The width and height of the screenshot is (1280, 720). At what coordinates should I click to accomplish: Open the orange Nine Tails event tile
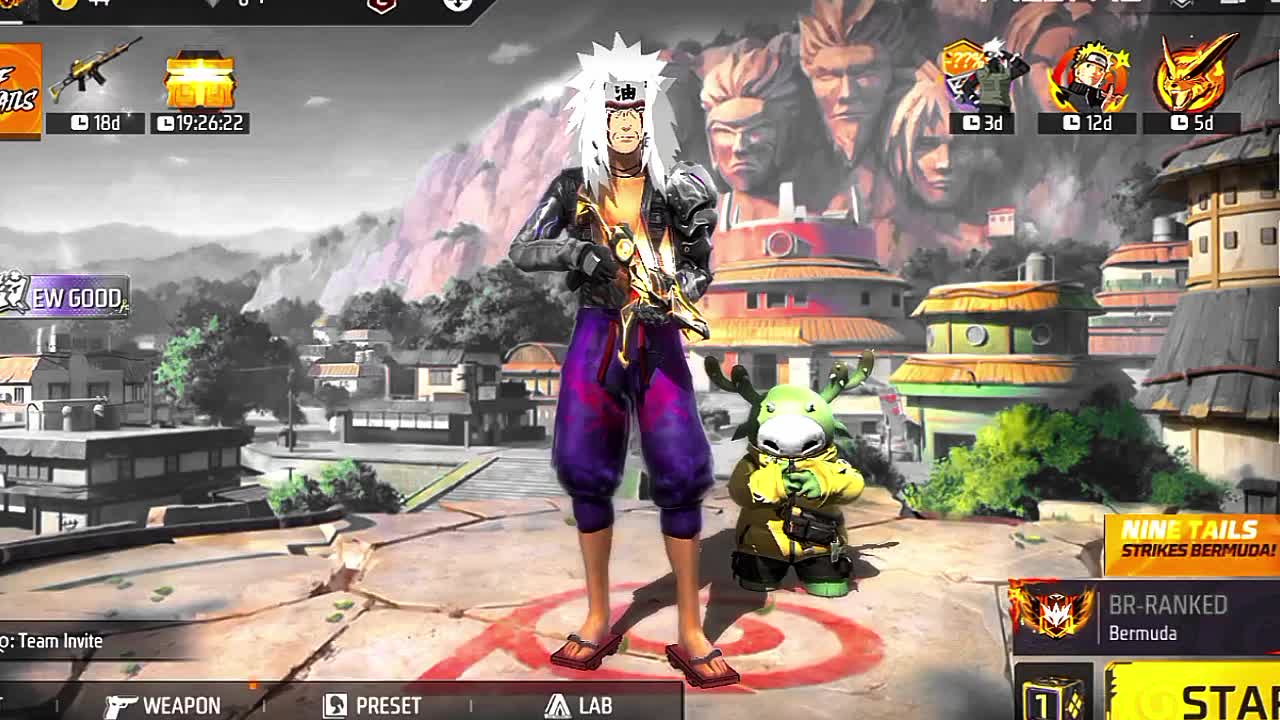(x=18, y=90)
